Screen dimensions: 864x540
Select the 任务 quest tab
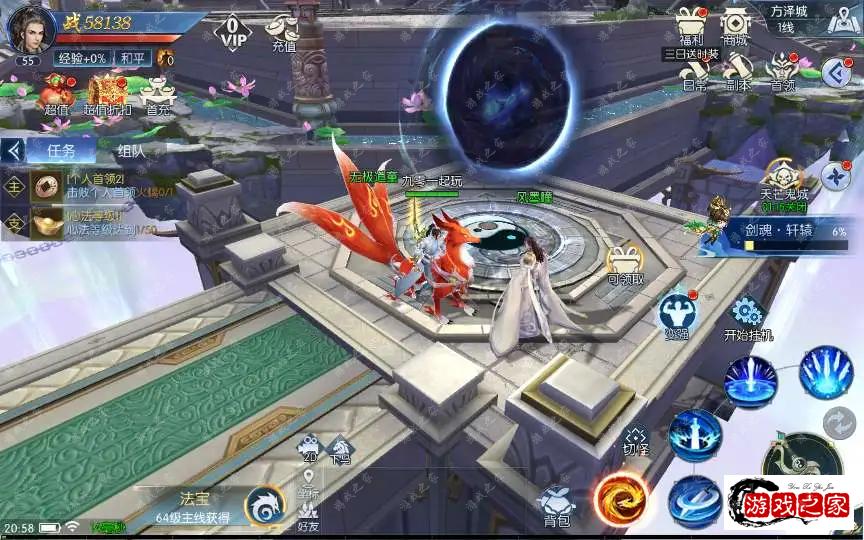[x=61, y=151]
